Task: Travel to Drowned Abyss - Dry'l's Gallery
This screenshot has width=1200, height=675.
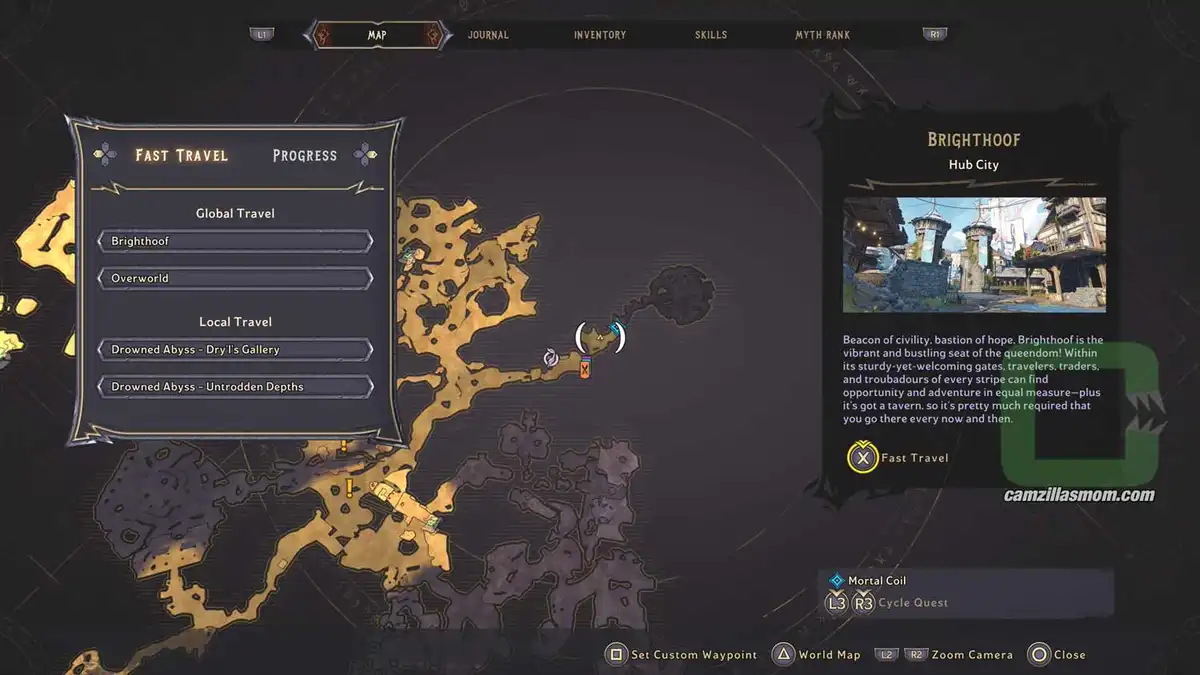Action: [236, 350]
